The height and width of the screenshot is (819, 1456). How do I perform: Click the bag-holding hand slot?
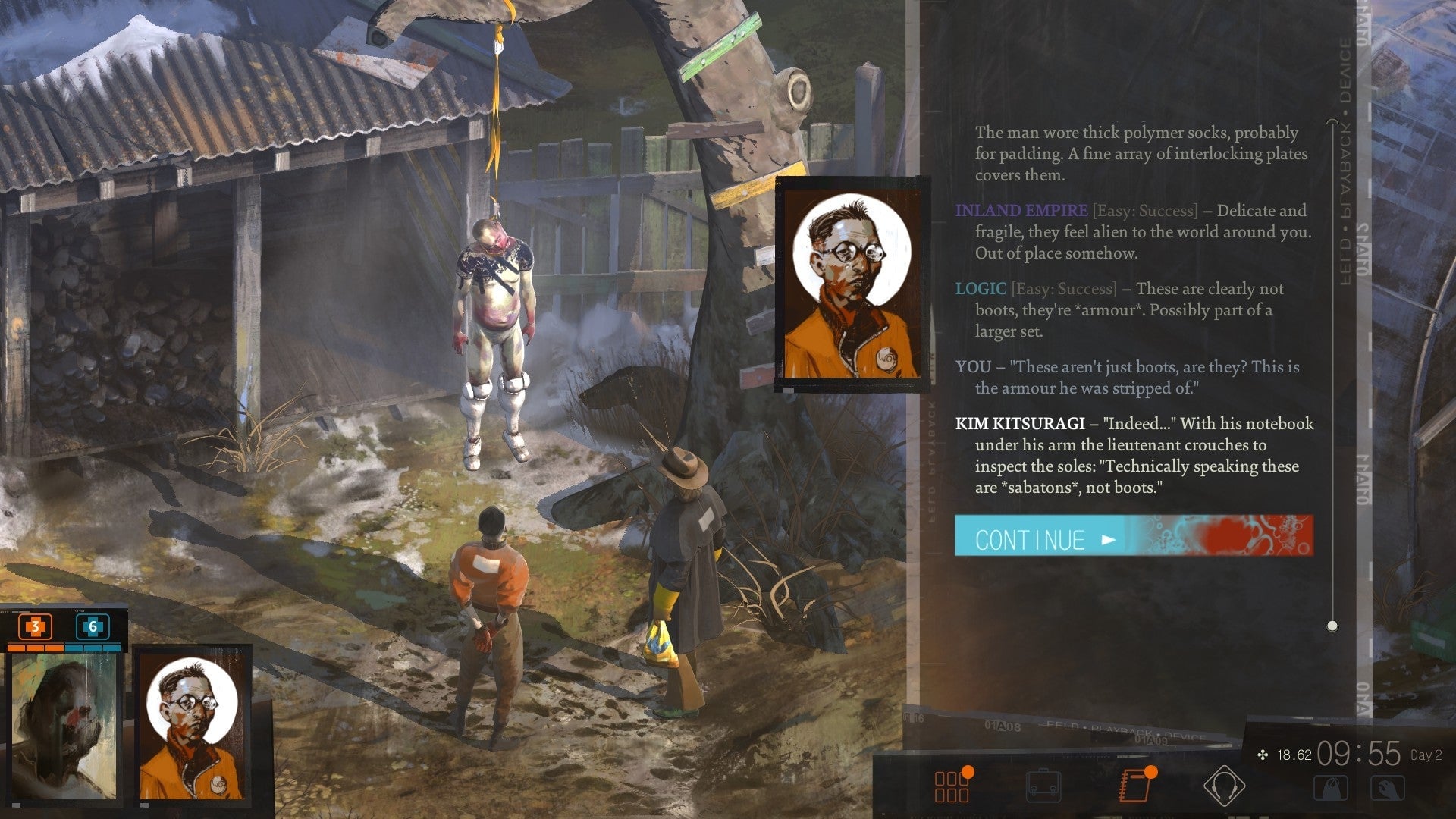pyautogui.click(x=1331, y=788)
